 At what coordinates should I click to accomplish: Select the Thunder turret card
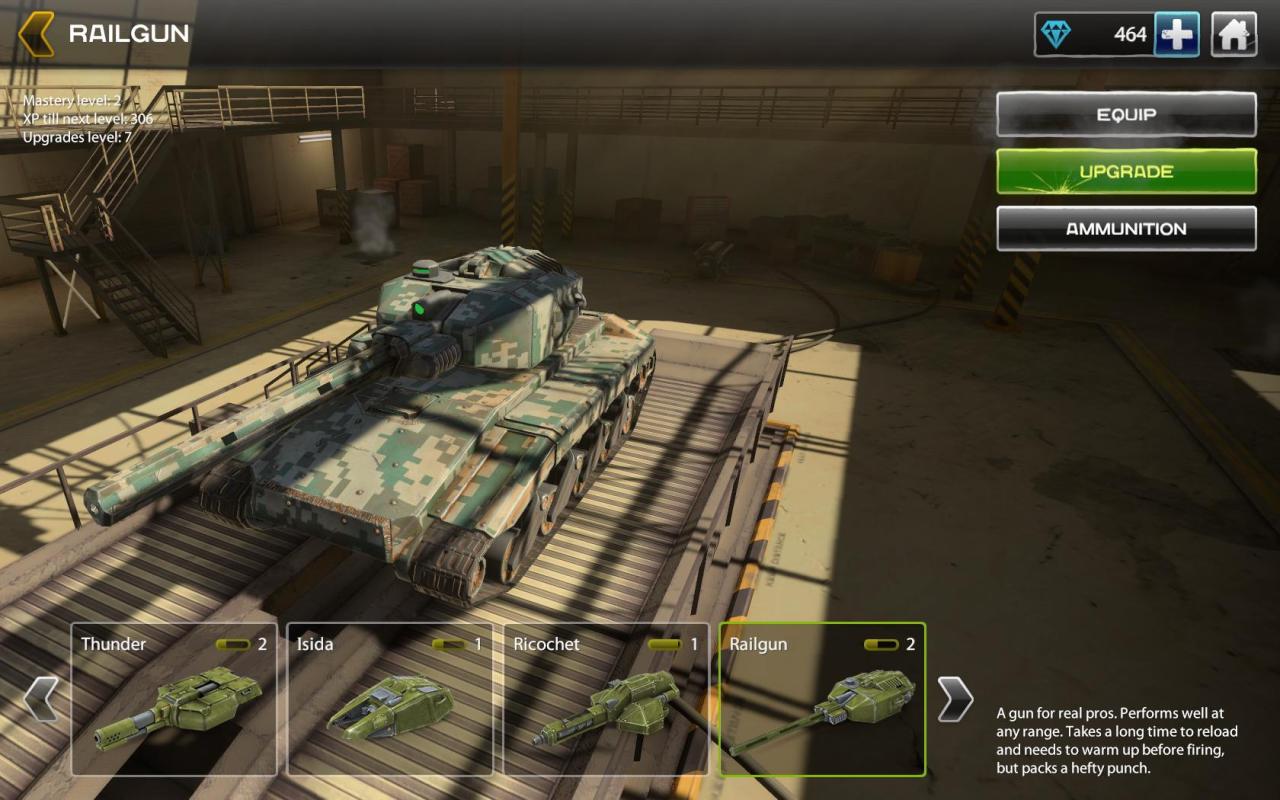point(174,699)
